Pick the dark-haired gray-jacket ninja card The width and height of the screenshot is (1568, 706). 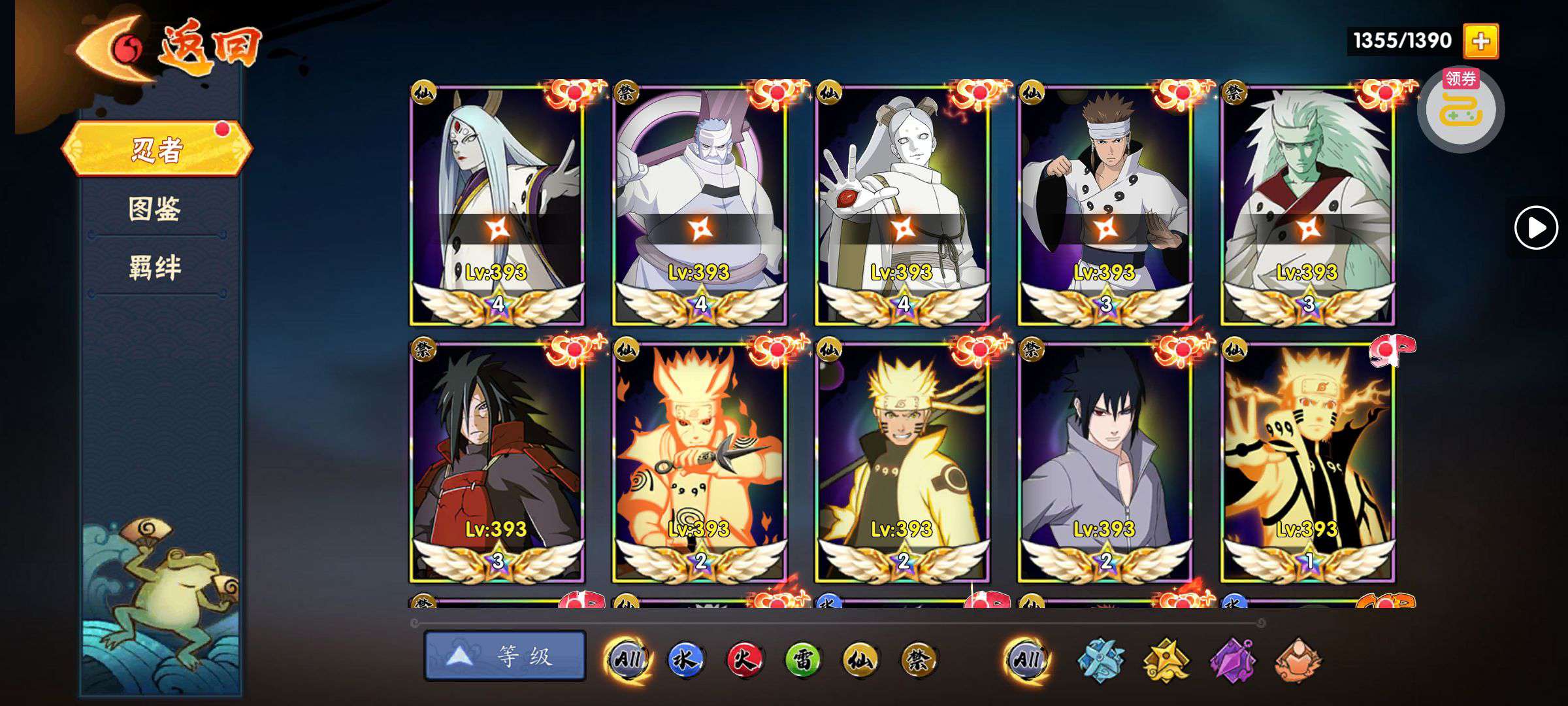[1105, 462]
